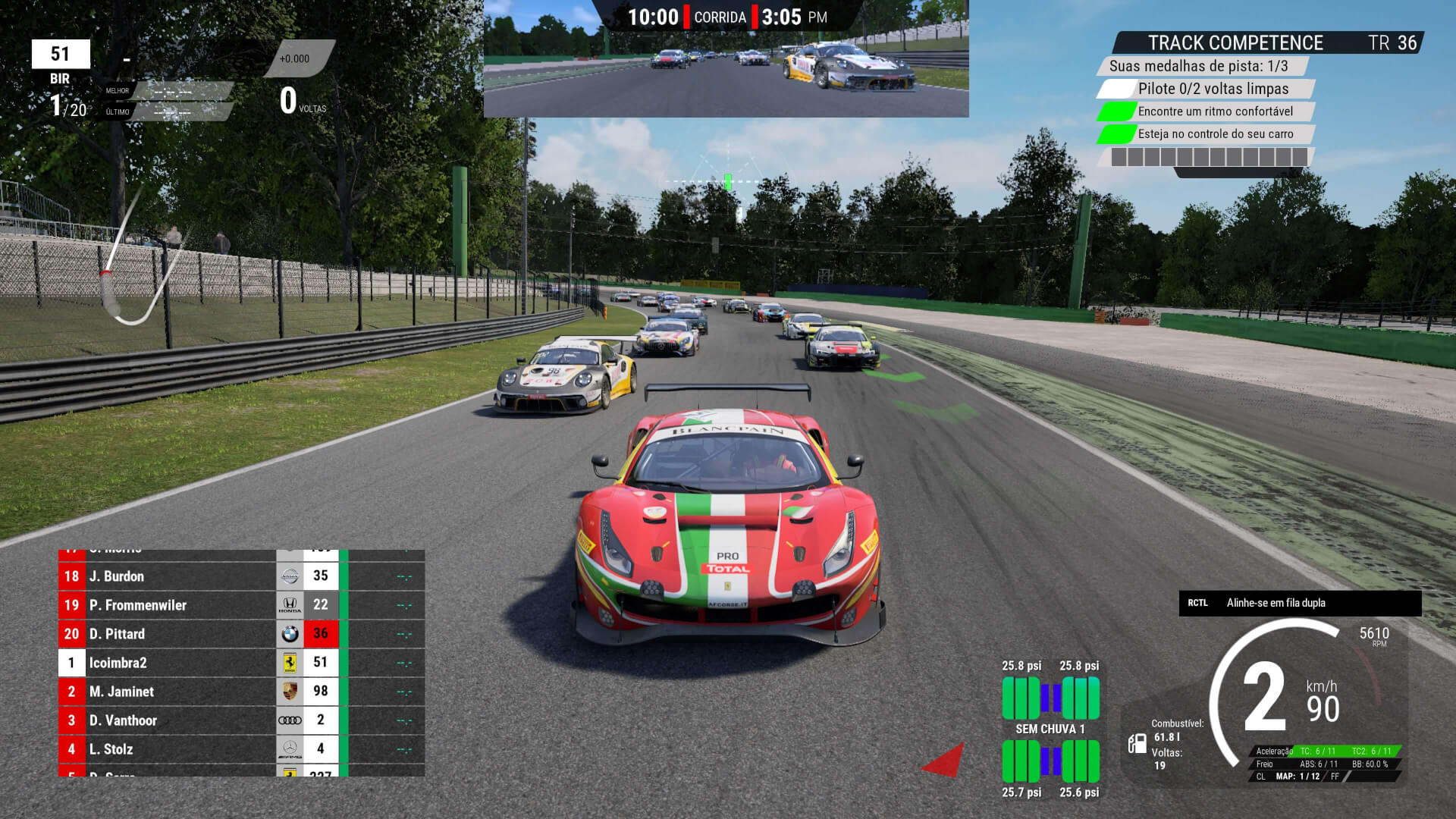Viewport: 1456px width, 819px height.
Task: Select the 'Pilote 0/2 voltas limpas' objective
Action: (1213, 89)
